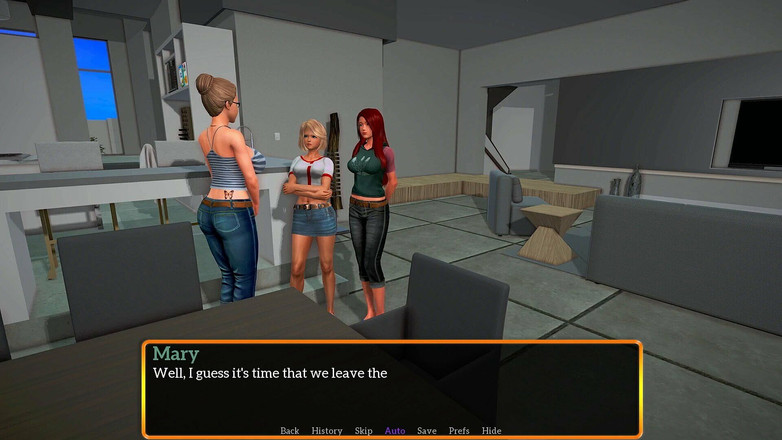The width and height of the screenshot is (782, 440).
Task: Go back one dialogue line
Action: tap(289, 431)
